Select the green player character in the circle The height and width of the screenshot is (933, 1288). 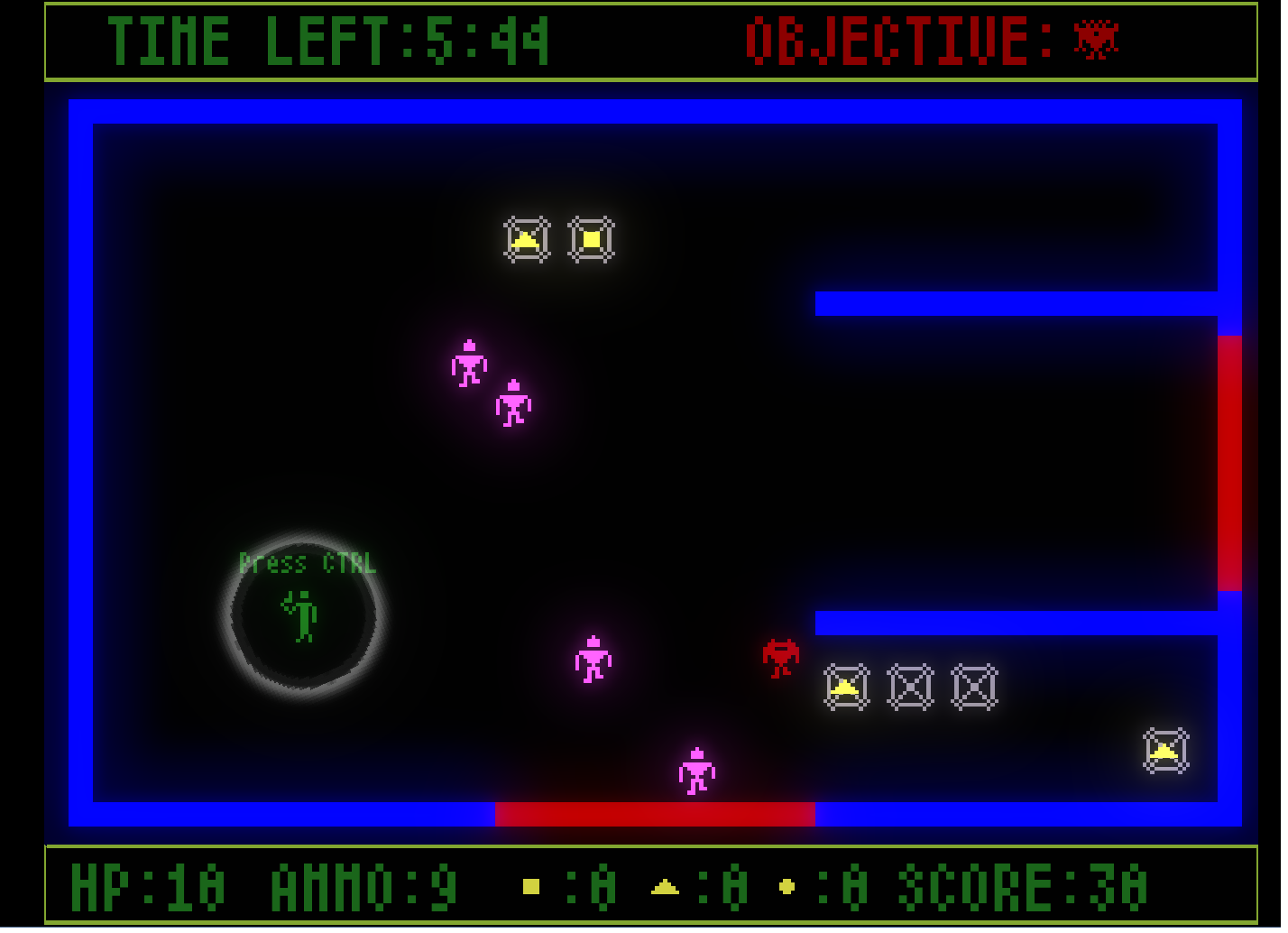point(301,615)
